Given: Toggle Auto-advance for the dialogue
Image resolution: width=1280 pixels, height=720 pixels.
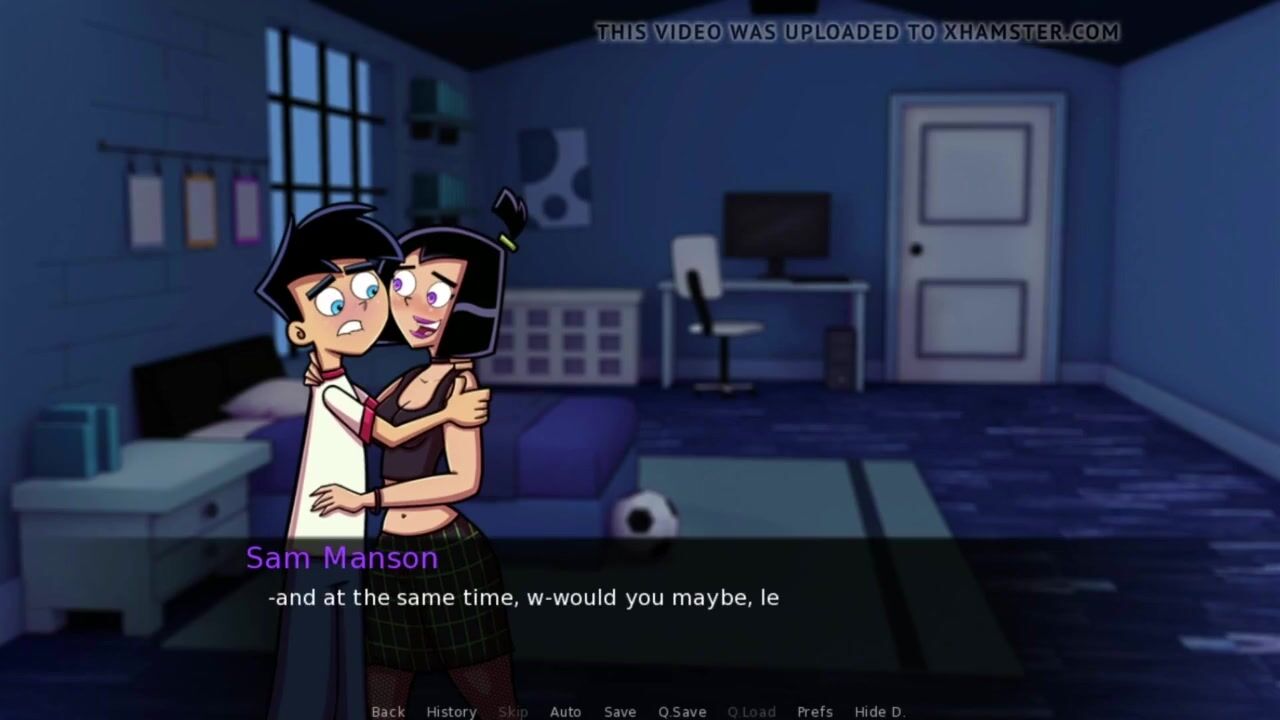Looking at the screenshot, I should click(565, 711).
